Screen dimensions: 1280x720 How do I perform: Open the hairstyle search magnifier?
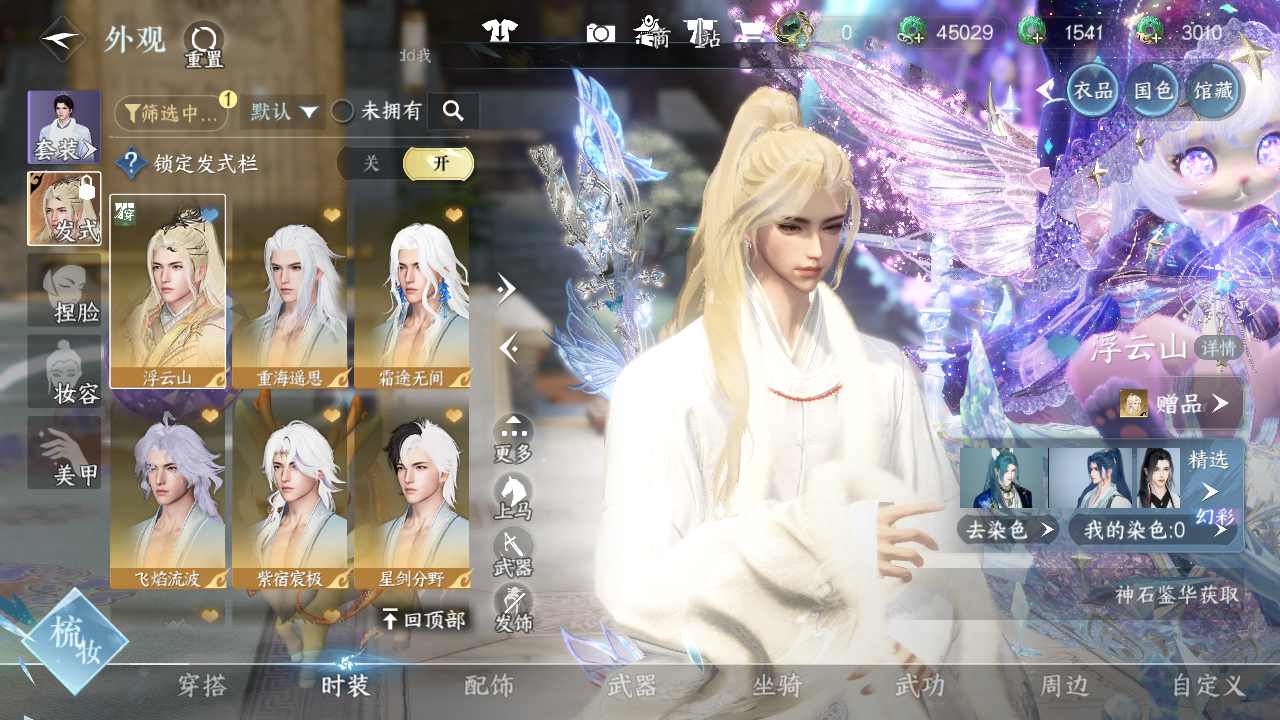pos(453,111)
